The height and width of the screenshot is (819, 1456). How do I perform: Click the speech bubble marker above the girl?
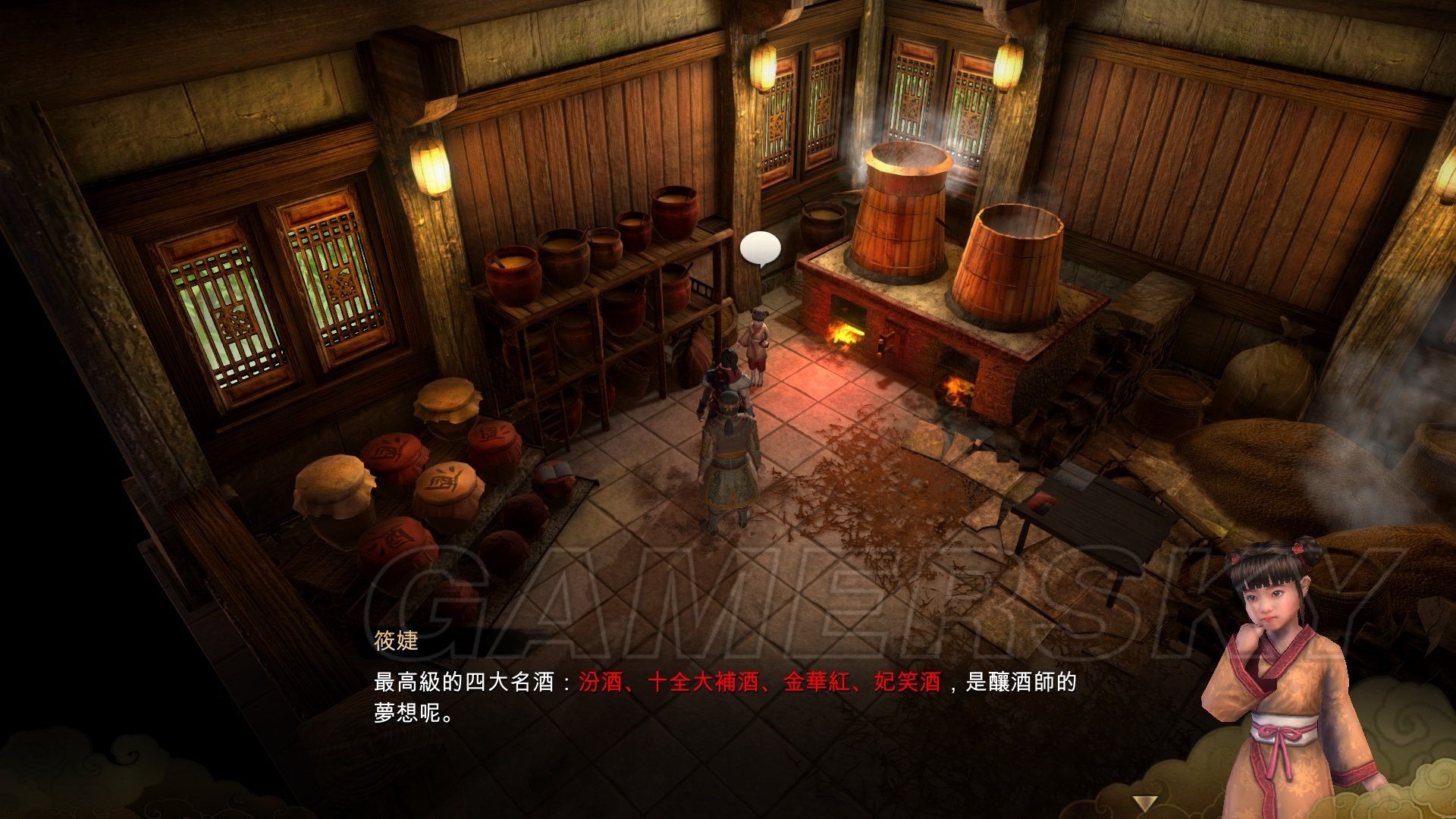(x=760, y=248)
